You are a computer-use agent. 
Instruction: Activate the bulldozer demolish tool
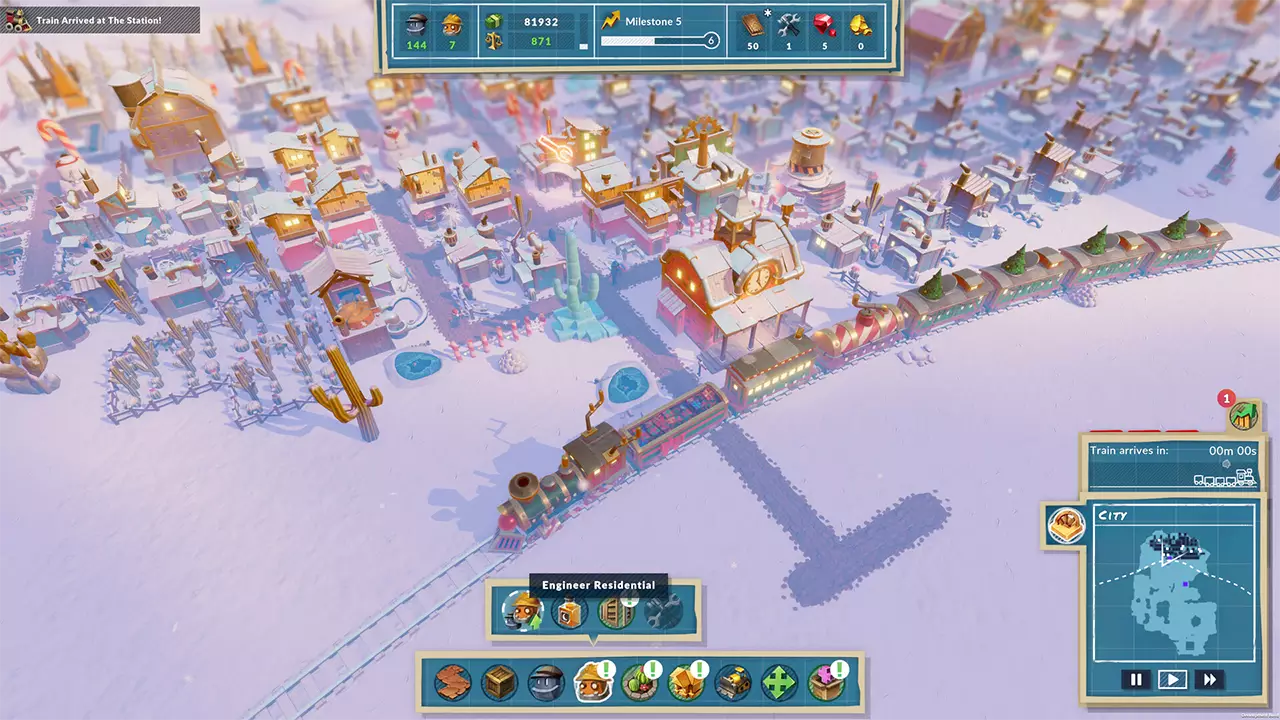pos(733,683)
